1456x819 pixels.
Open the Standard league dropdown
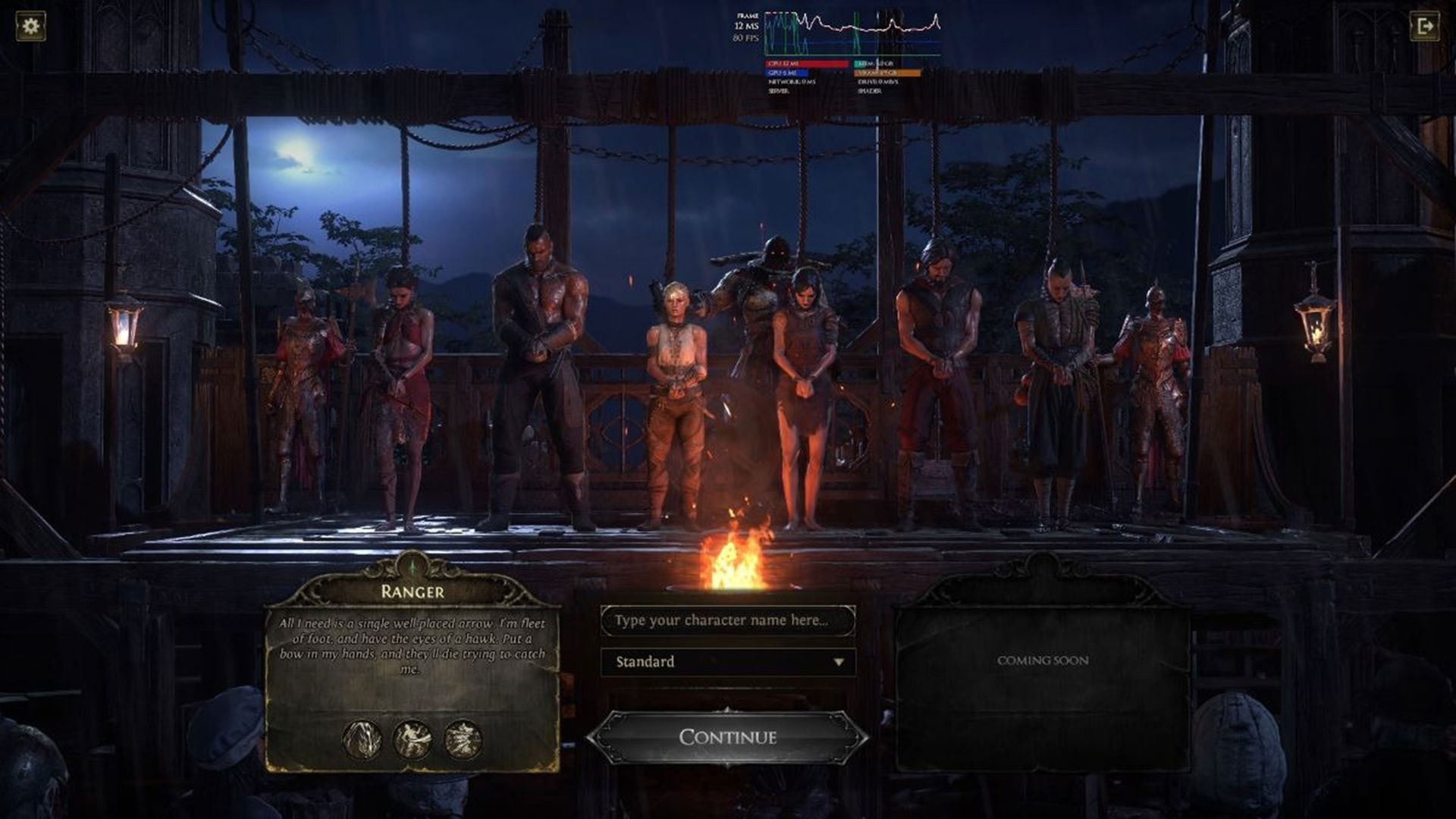pos(726,661)
